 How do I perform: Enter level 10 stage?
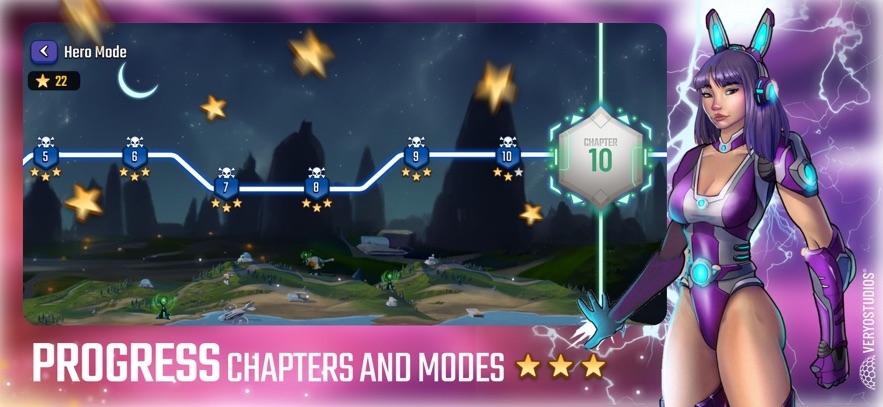click(x=508, y=156)
